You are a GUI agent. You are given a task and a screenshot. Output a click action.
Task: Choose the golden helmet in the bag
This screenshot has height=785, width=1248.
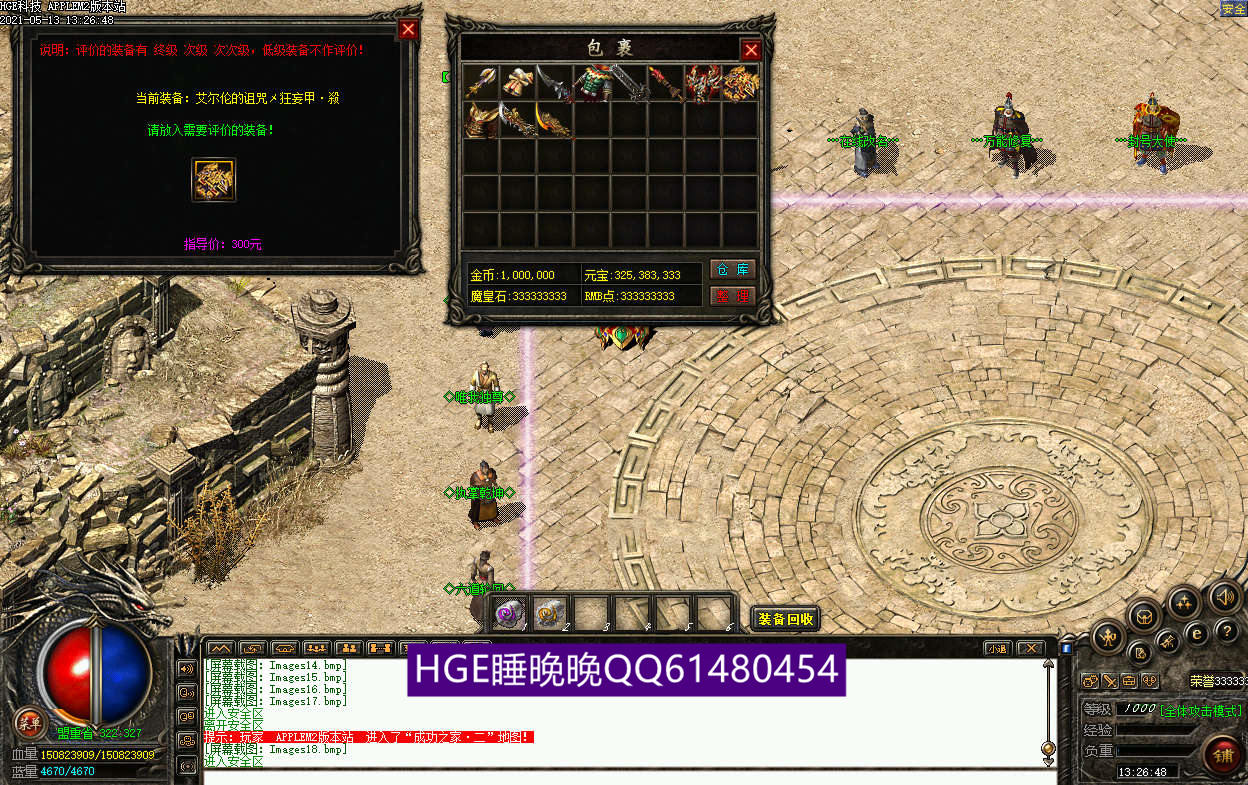tap(482, 120)
